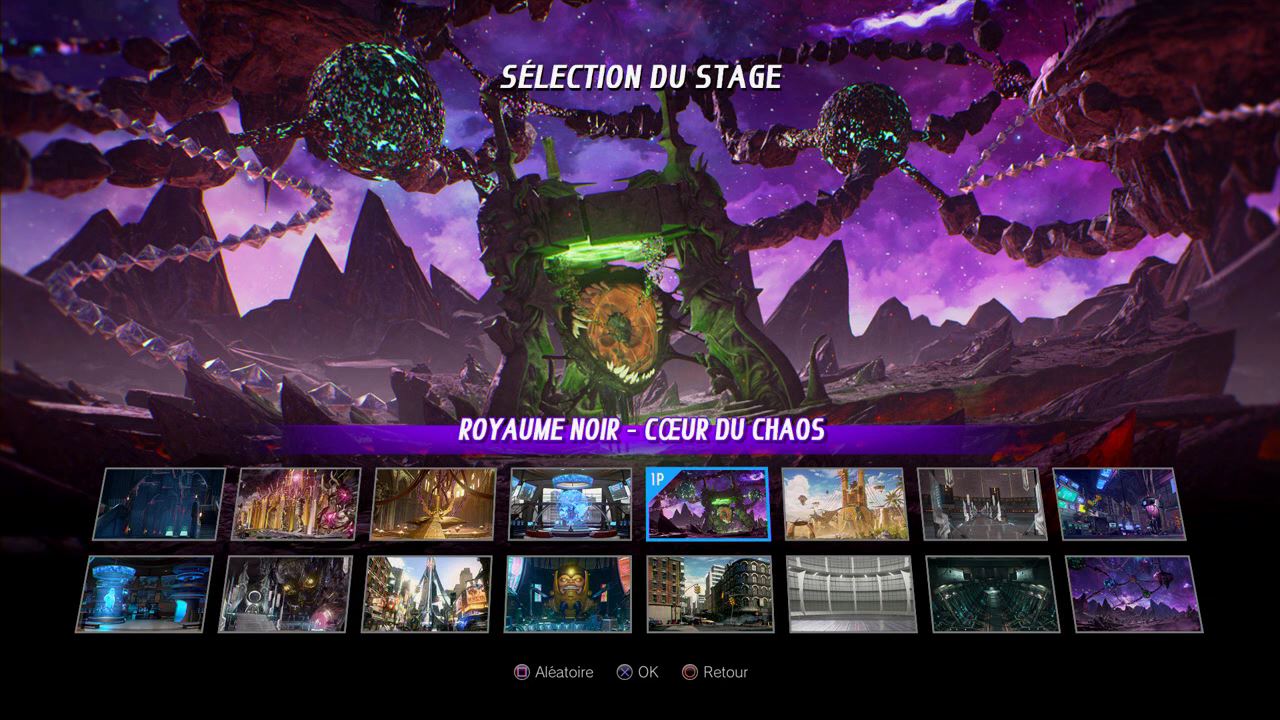Choose the dark stage with glowing-eyed giant face
The height and width of the screenshot is (720, 1280).
click(286, 594)
